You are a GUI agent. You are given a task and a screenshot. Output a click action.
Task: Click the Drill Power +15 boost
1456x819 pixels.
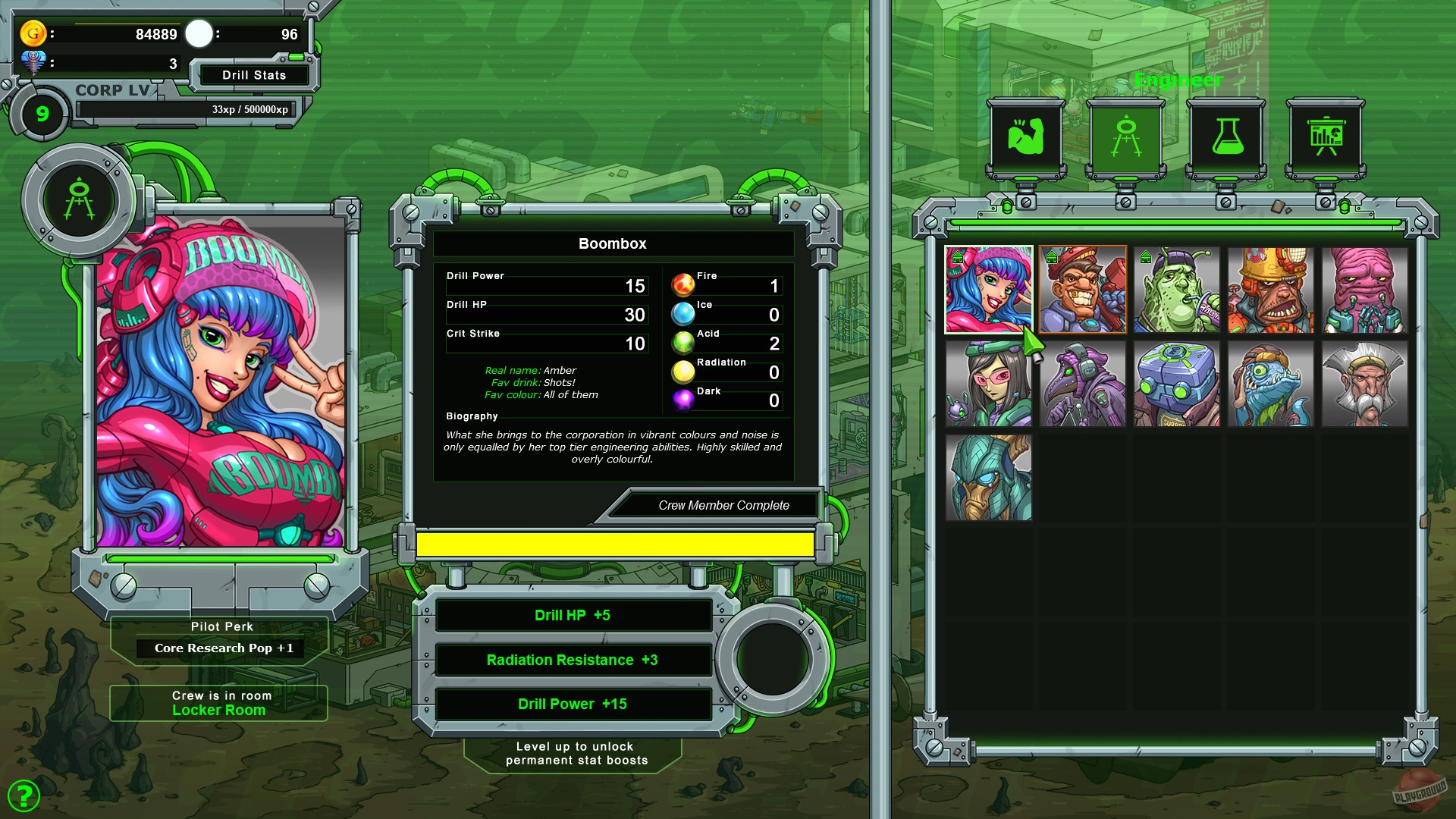coord(573,704)
